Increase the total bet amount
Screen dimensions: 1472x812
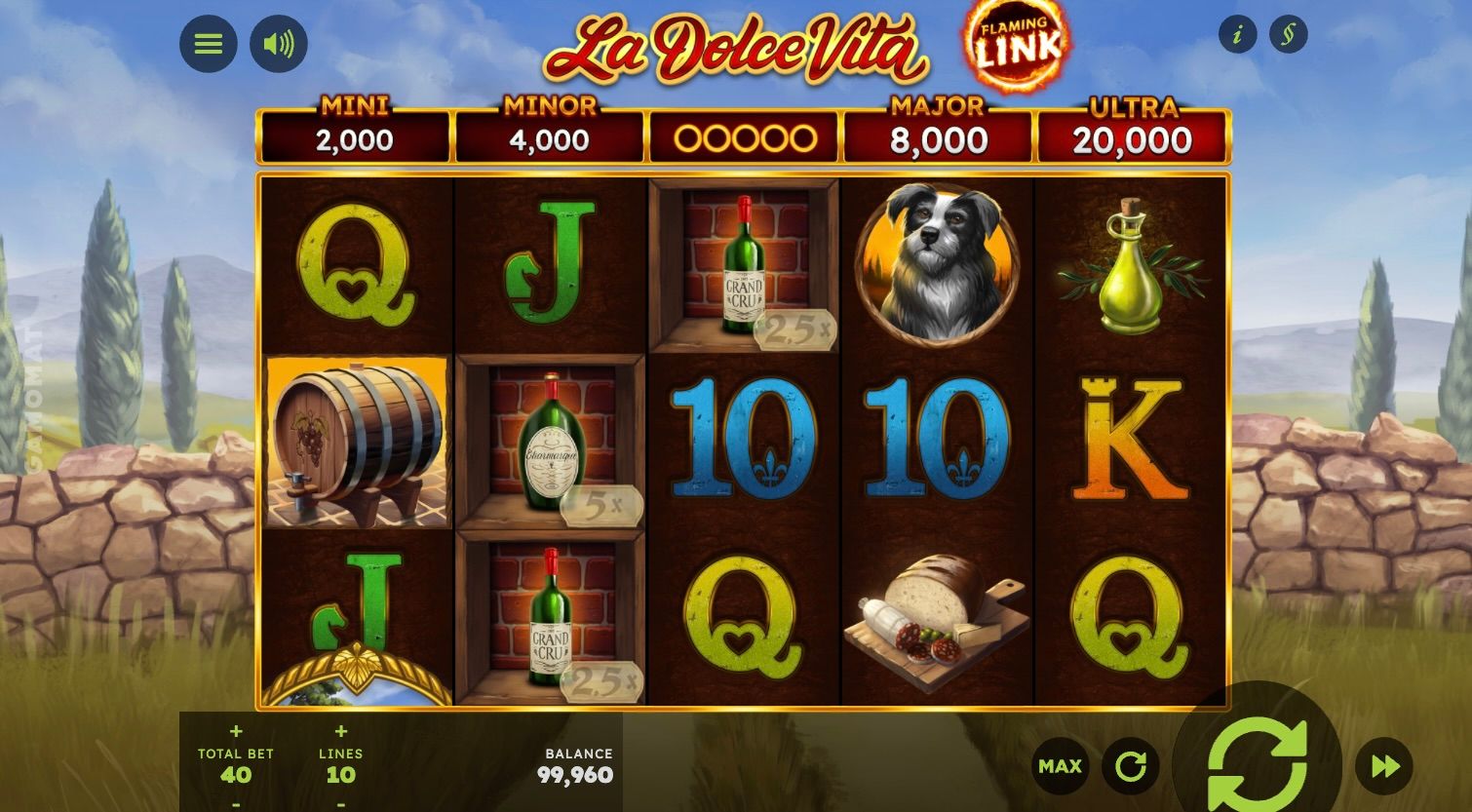coord(236,730)
